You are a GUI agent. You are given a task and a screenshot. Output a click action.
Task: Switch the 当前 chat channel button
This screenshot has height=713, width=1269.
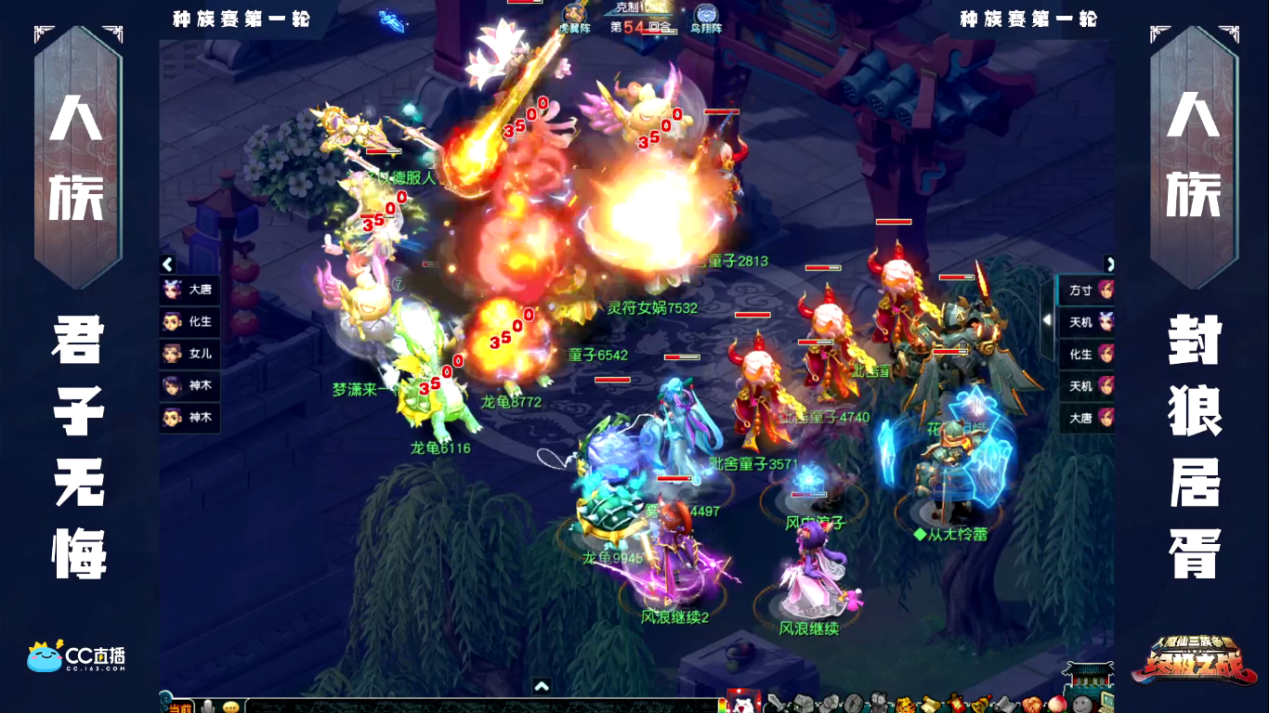[x=180, y=706]
